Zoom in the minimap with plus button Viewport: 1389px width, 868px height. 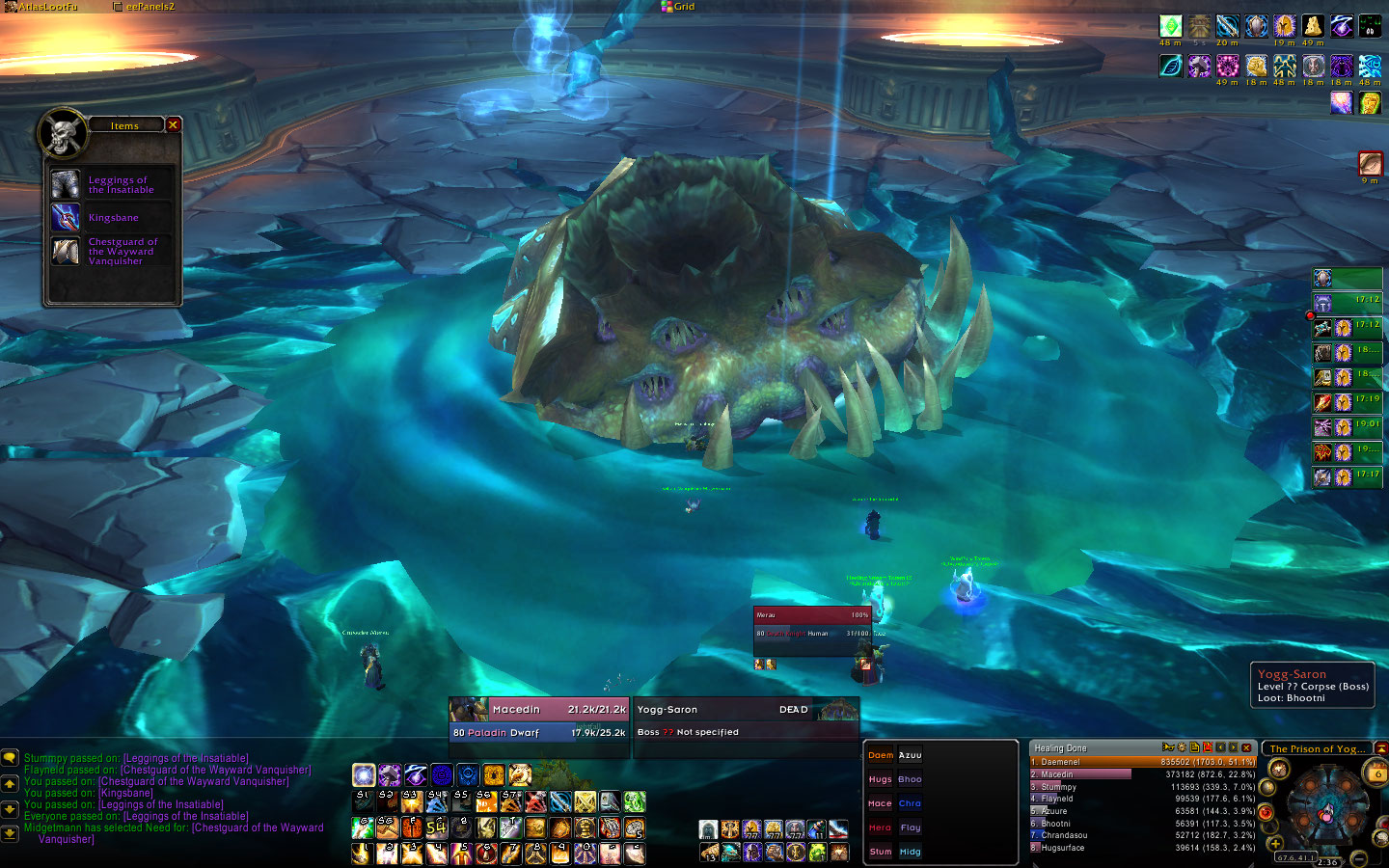[1275, 845]
